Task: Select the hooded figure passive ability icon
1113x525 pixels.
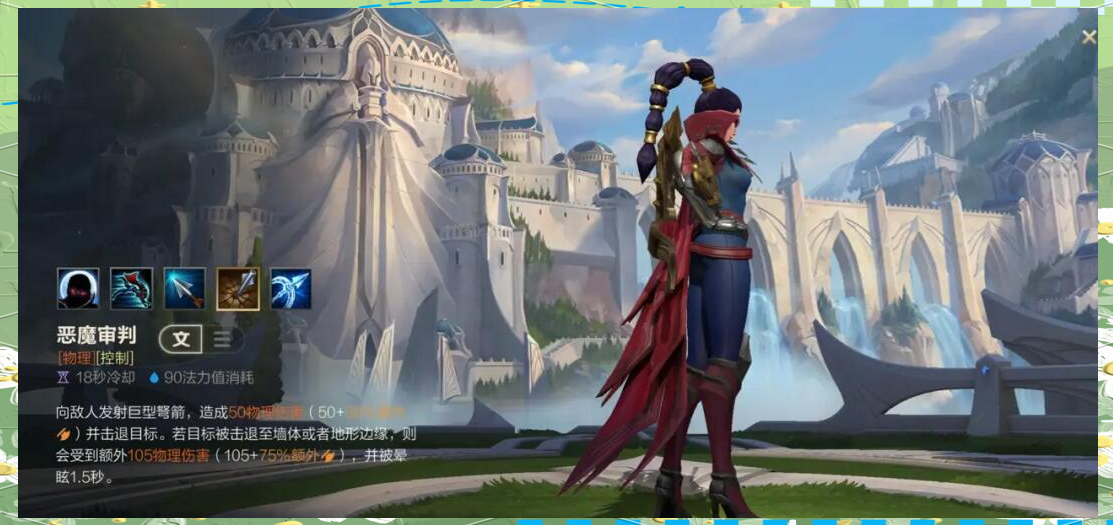Action: point(78,289)
